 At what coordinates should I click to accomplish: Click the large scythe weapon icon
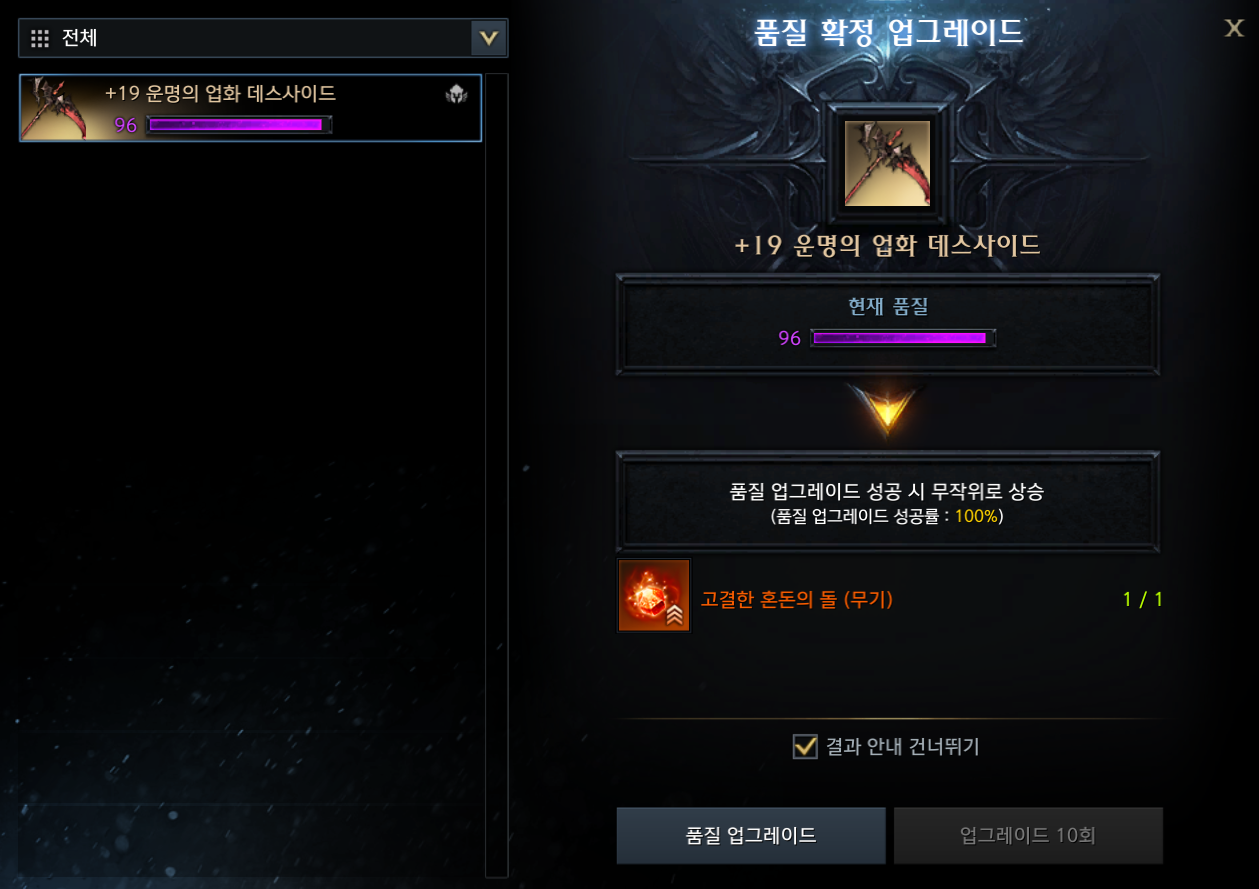[x=887, y=163]
